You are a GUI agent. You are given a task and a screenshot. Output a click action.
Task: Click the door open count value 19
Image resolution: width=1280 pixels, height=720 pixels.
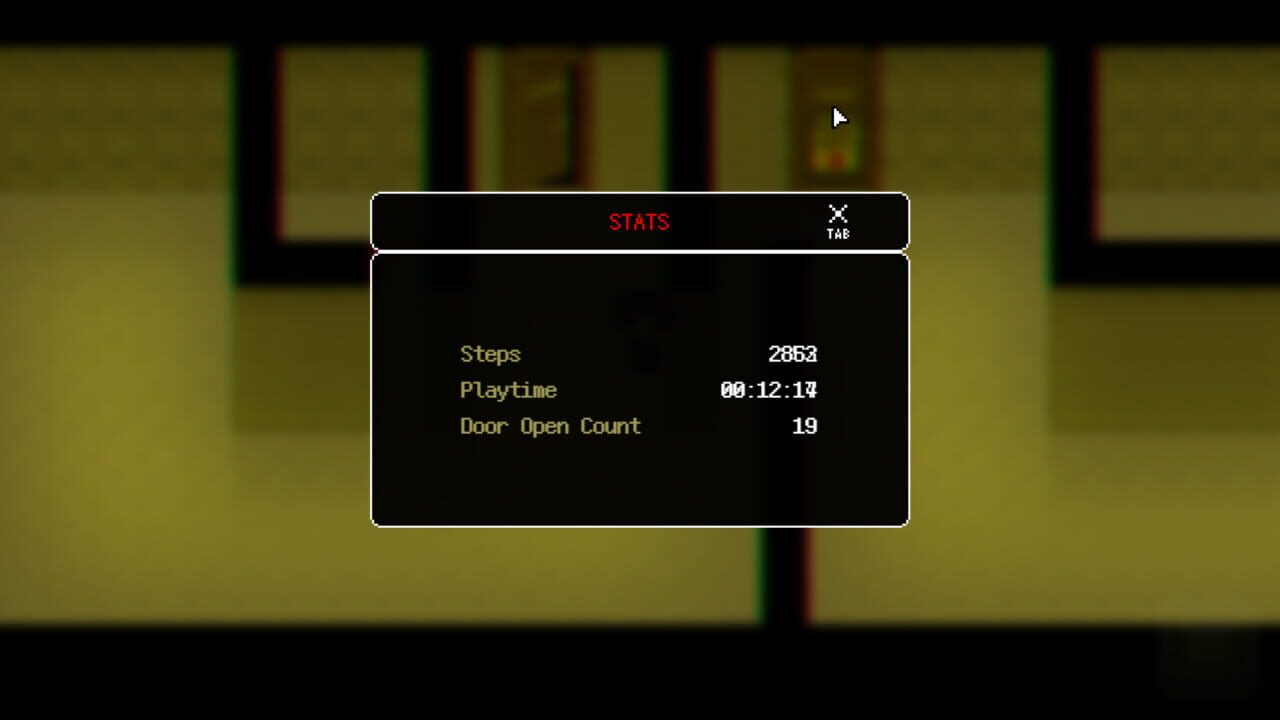click(807, 426)
